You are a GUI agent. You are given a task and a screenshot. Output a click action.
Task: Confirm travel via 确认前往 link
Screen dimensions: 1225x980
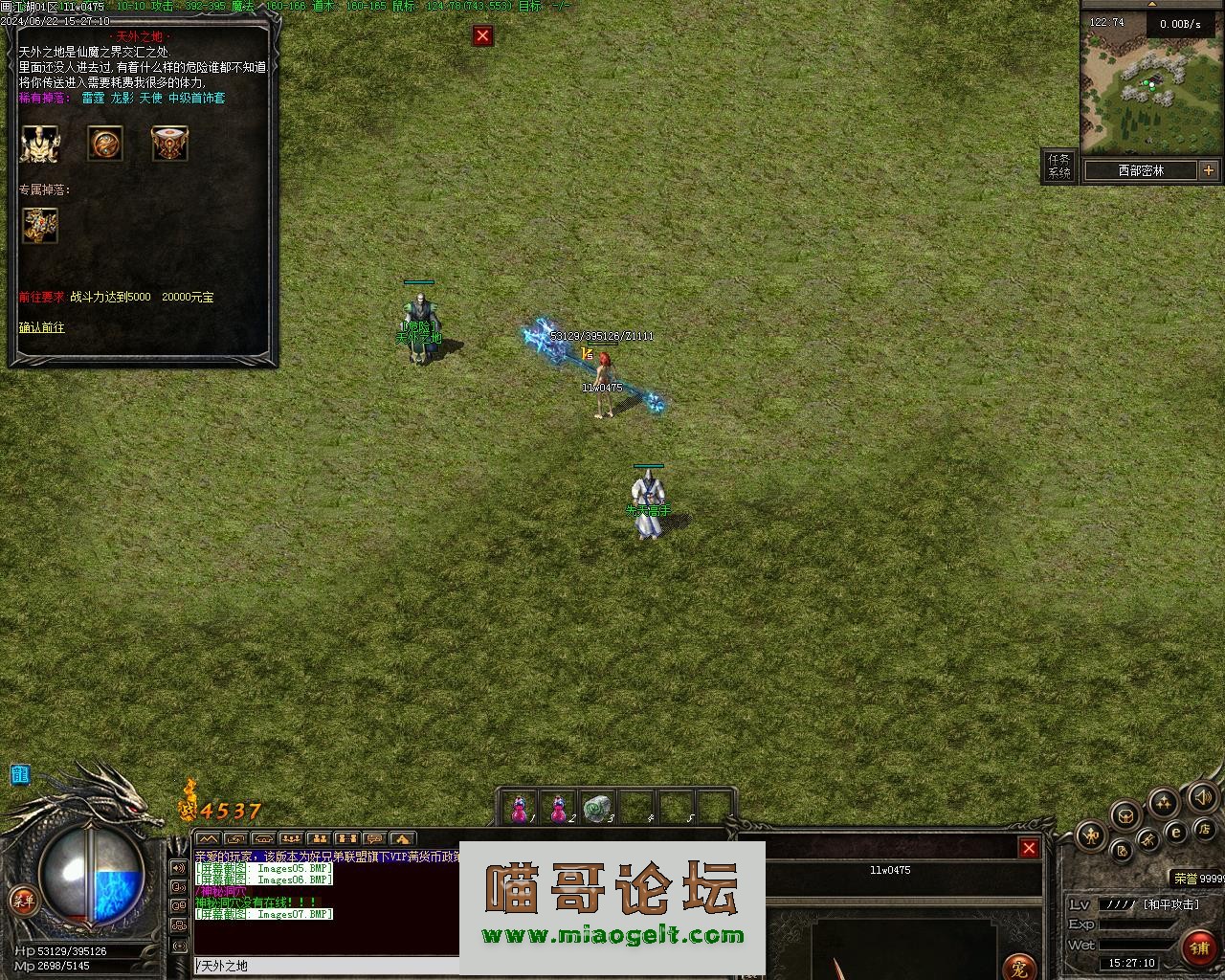42,327
